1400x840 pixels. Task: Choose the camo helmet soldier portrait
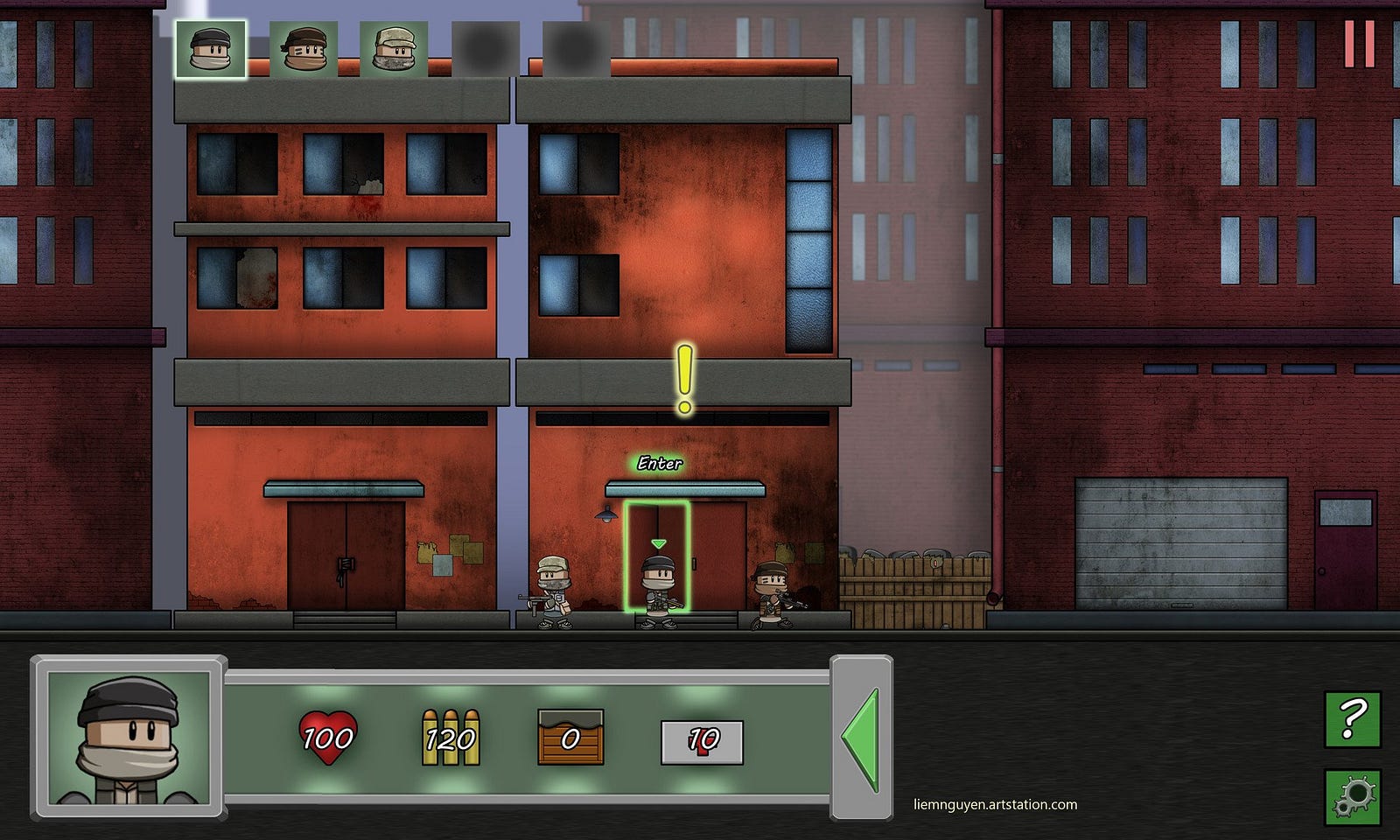[394, 49]
